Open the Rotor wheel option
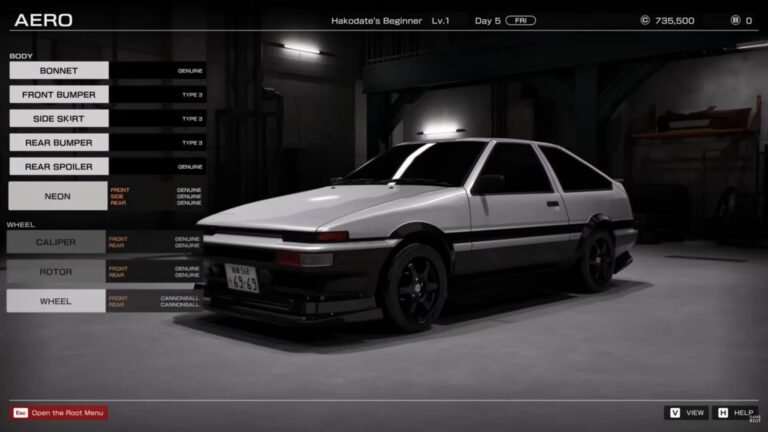The height and width of the screenshot is (432, 768). (x=56, y=271)
